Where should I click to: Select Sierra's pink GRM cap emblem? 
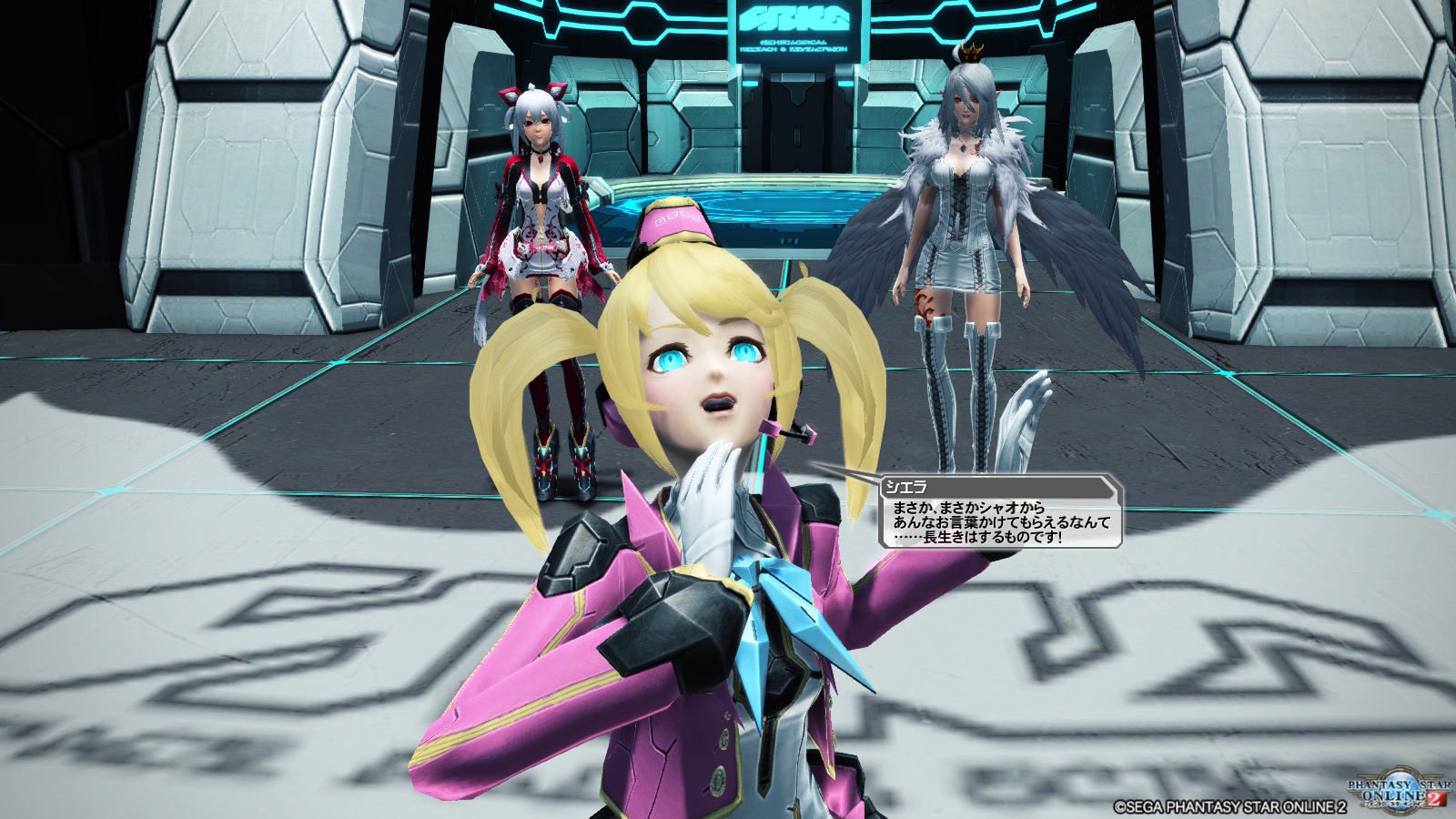pyautogui.click(x=677, y=218)
